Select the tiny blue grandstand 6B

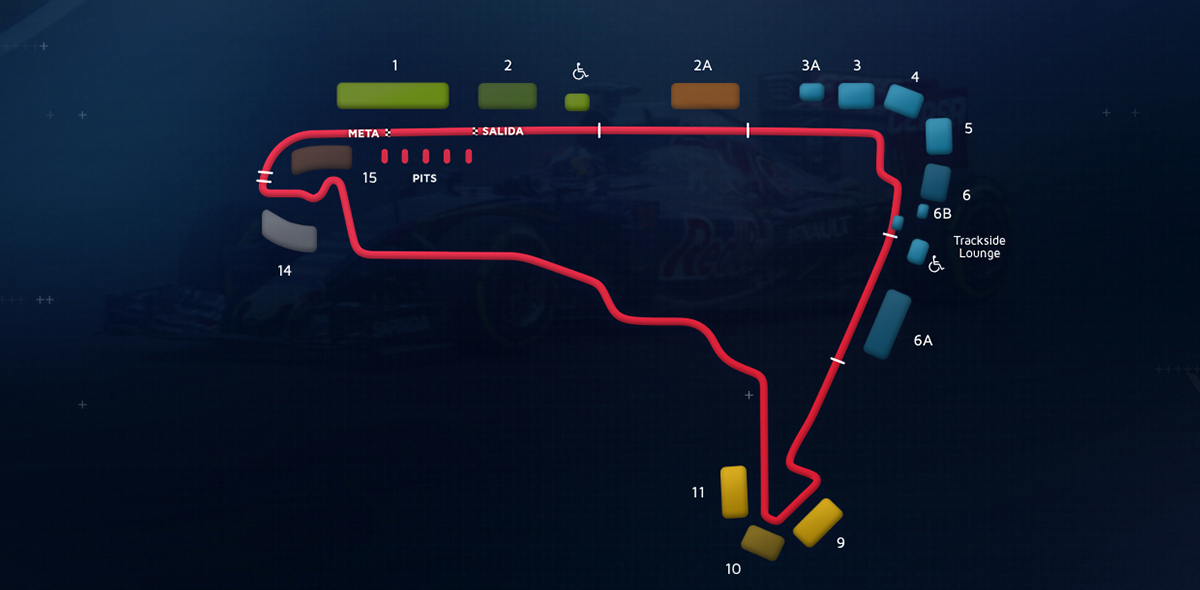(923, 211)
